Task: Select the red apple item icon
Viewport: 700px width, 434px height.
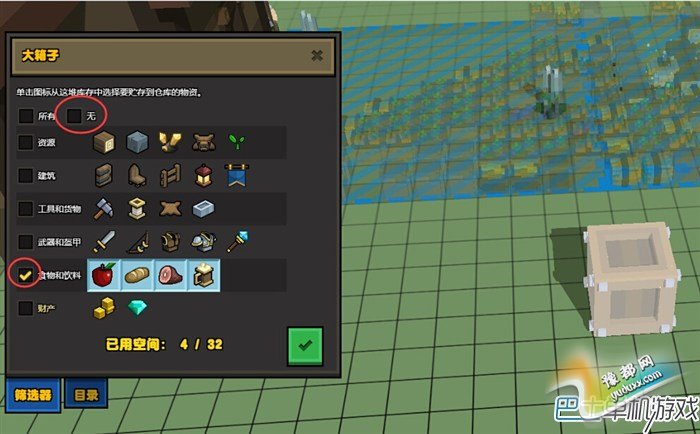Action: coord(103,275)
